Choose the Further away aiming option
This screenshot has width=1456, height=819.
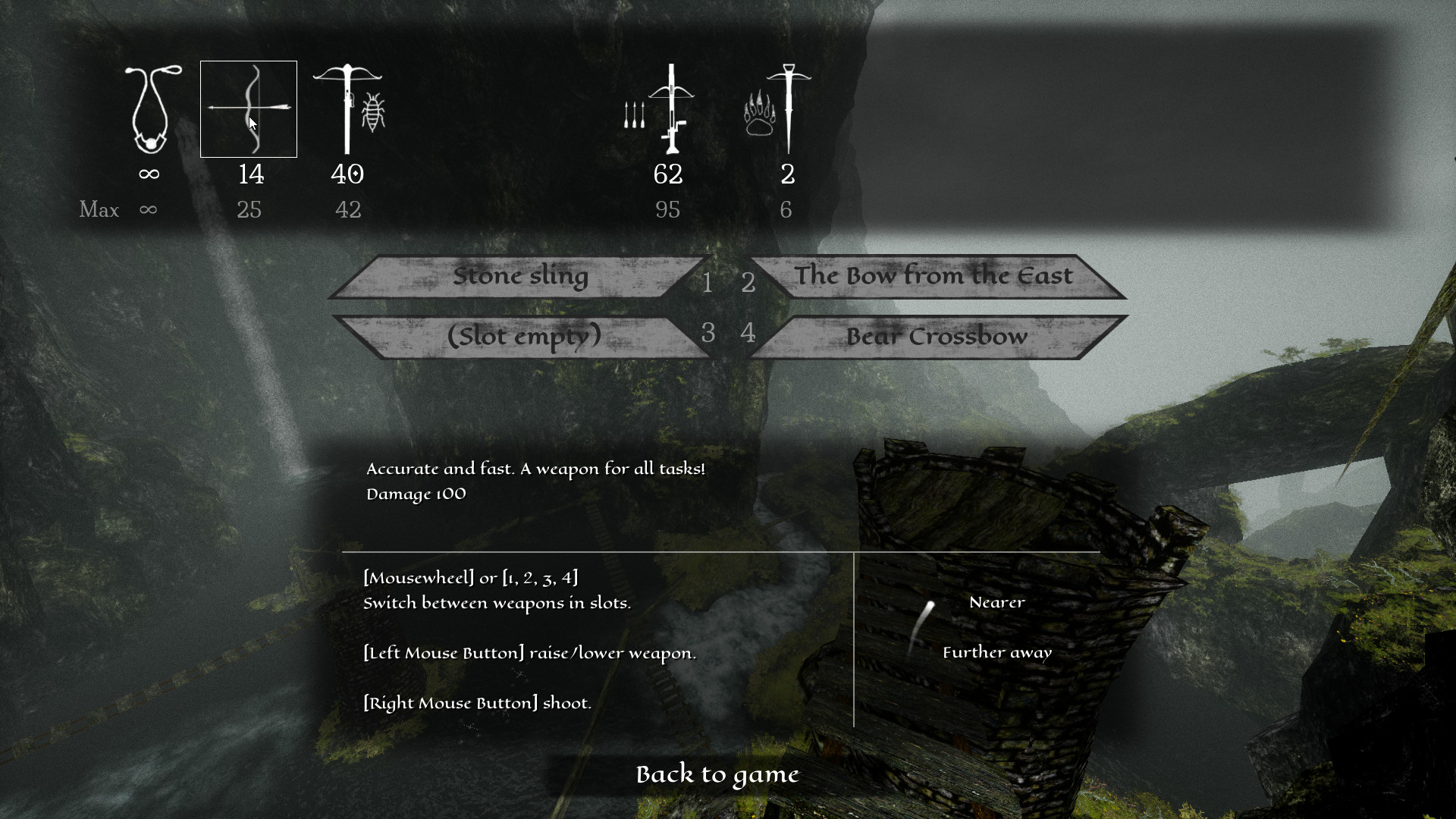[x=996, y=651]
